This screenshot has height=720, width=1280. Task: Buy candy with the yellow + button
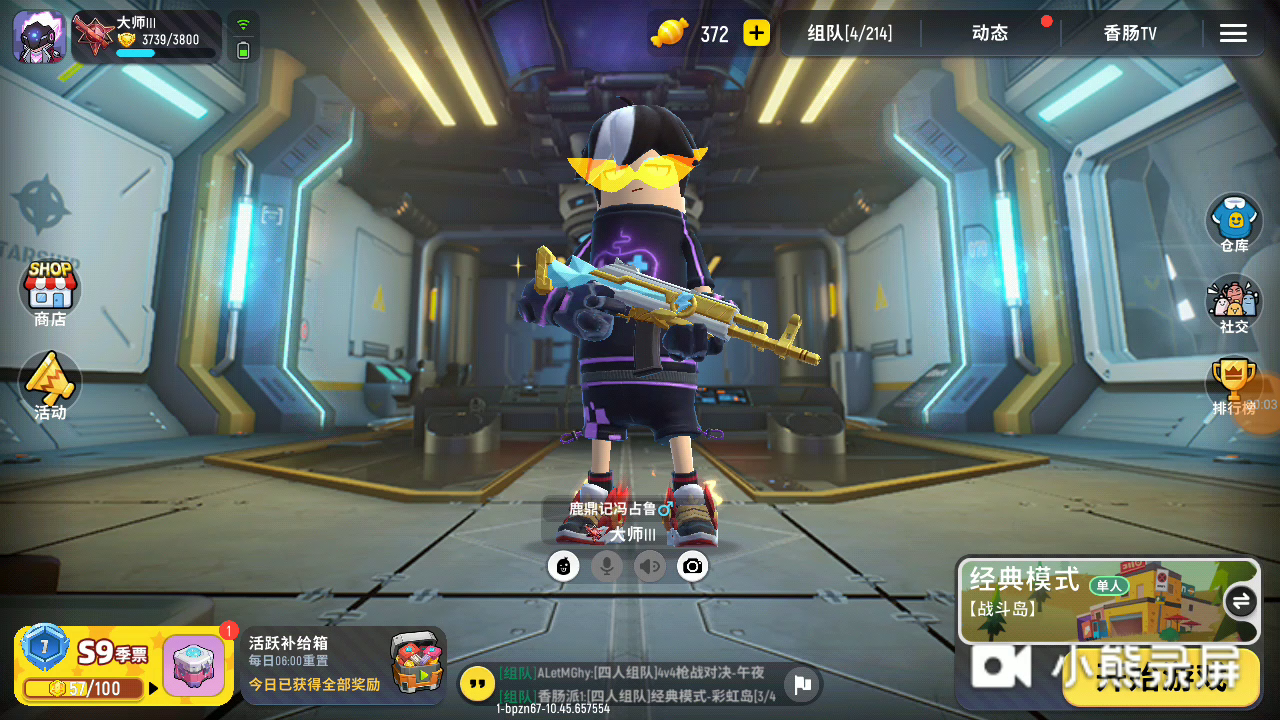[x=755, y=32]
